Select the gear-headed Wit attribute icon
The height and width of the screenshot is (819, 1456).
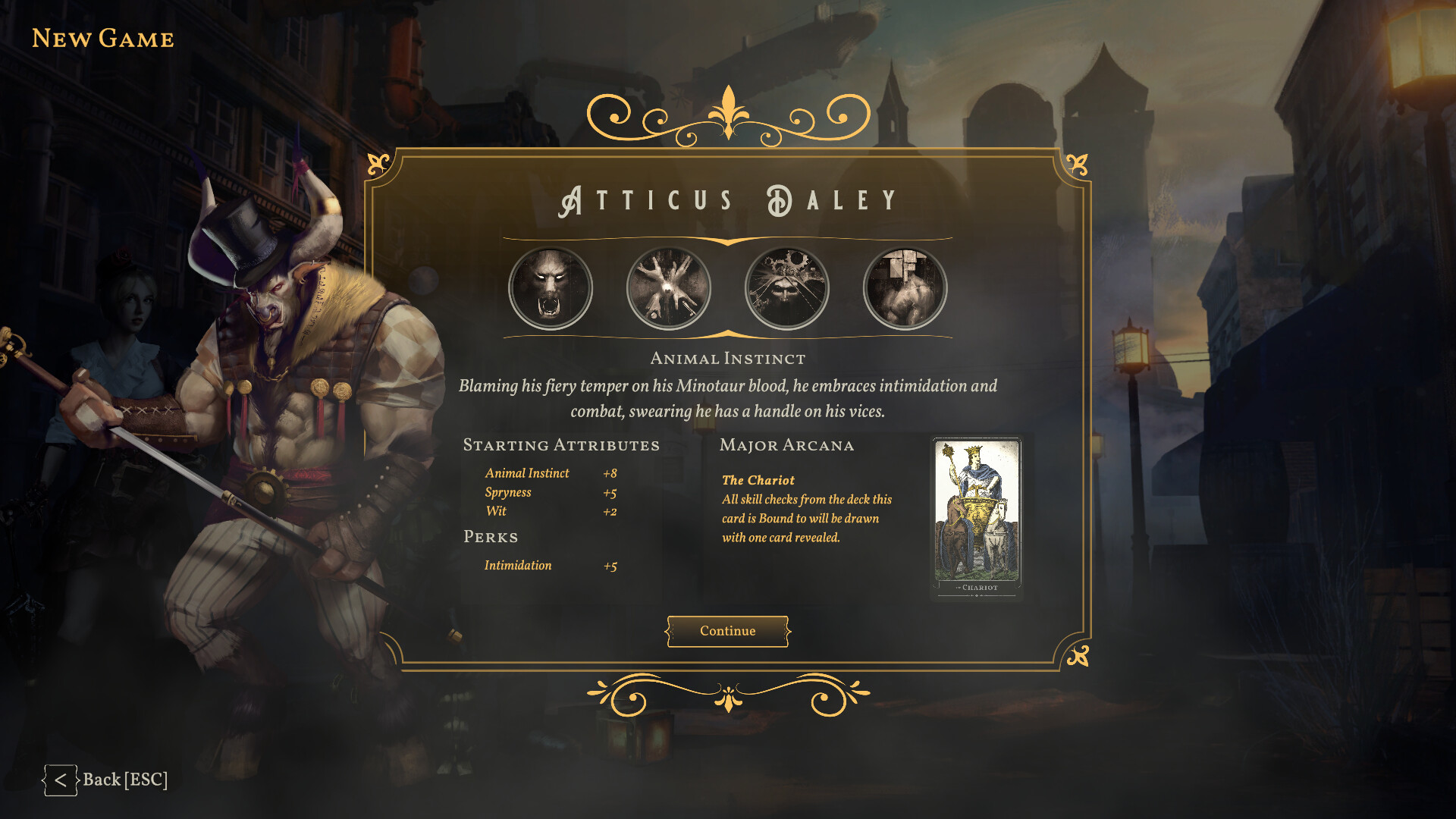click(x=786, y=288)
